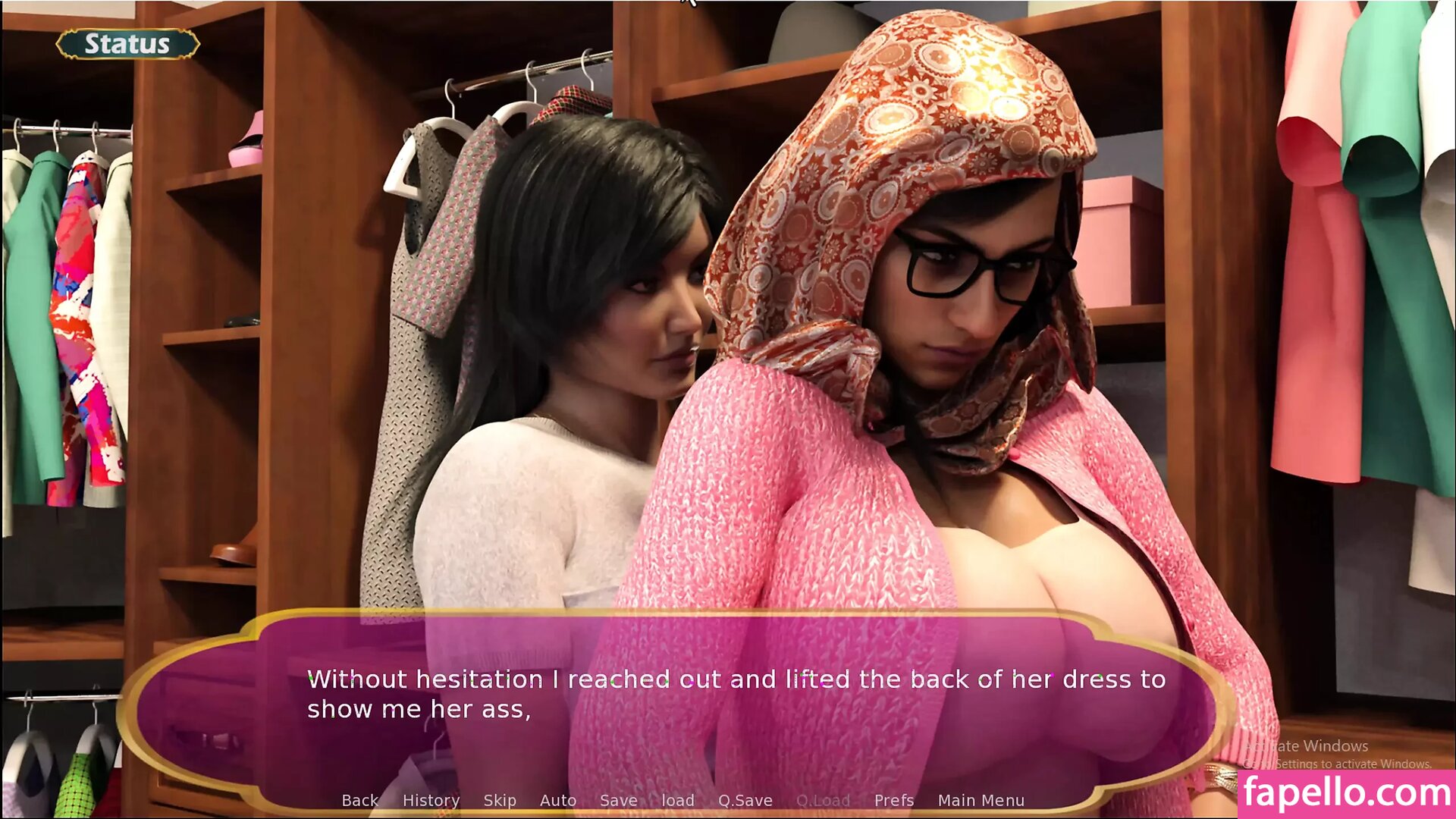The width and height of the screenshot is (1456, 819).
Task: Open the Save menu
Action: (x=619, y=800)
